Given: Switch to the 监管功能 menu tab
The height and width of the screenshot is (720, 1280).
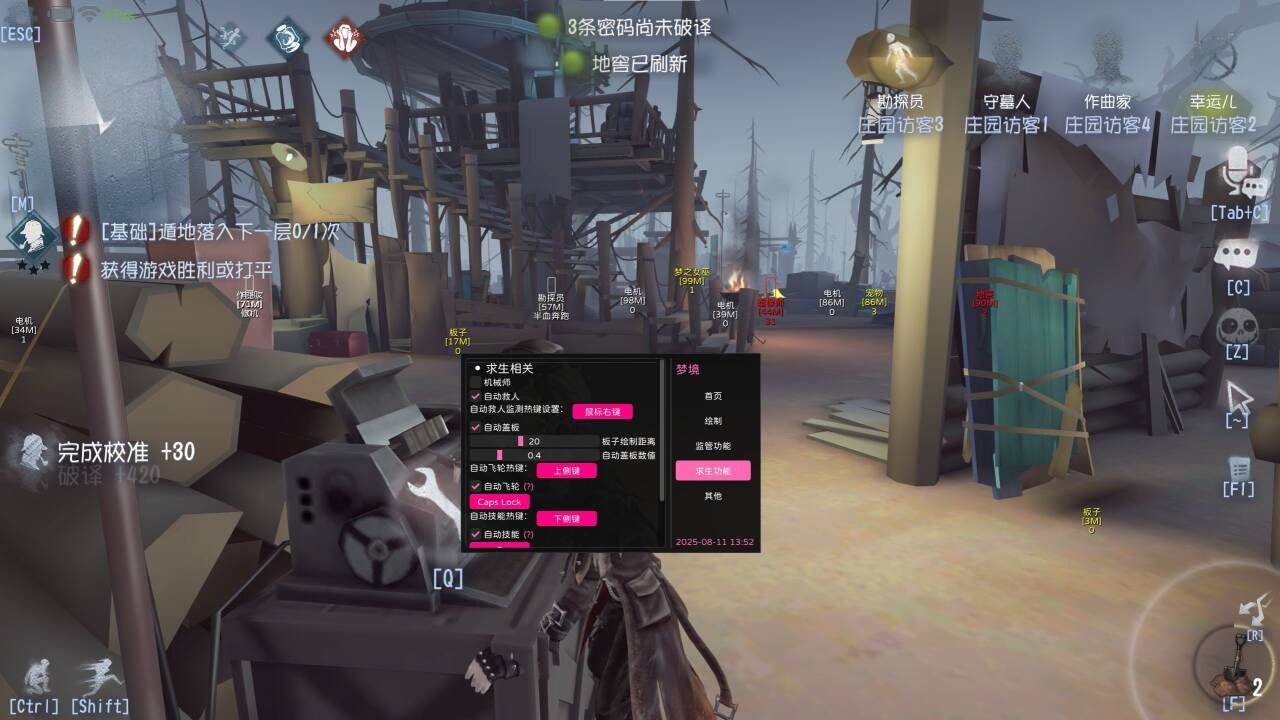Looking at the screenshot, I should 713,445.
